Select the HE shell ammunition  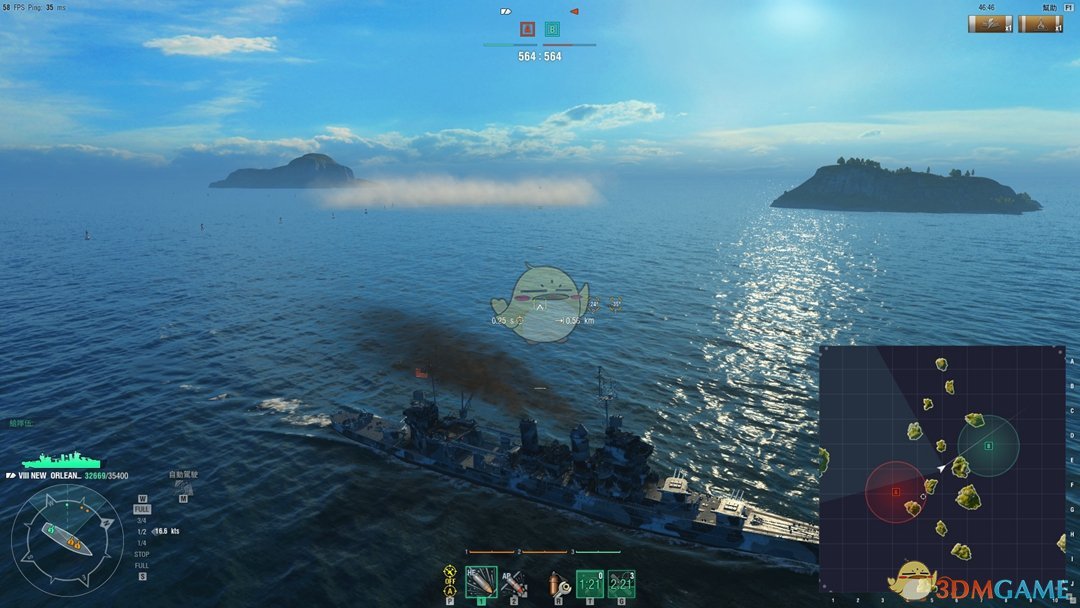[481, 581]
